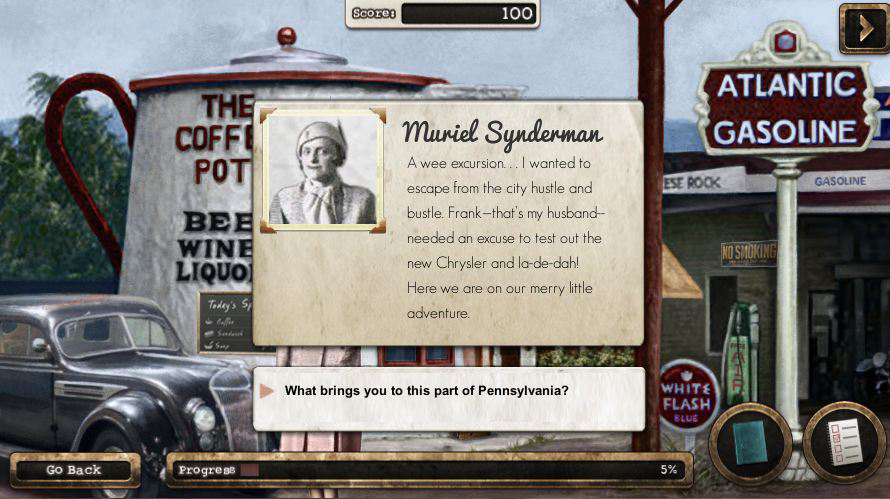Image resolution: width=890 pixels, height=499 pixels.
Task: Ask what brings you to Pennsylvania
Action: coord(427,390)
